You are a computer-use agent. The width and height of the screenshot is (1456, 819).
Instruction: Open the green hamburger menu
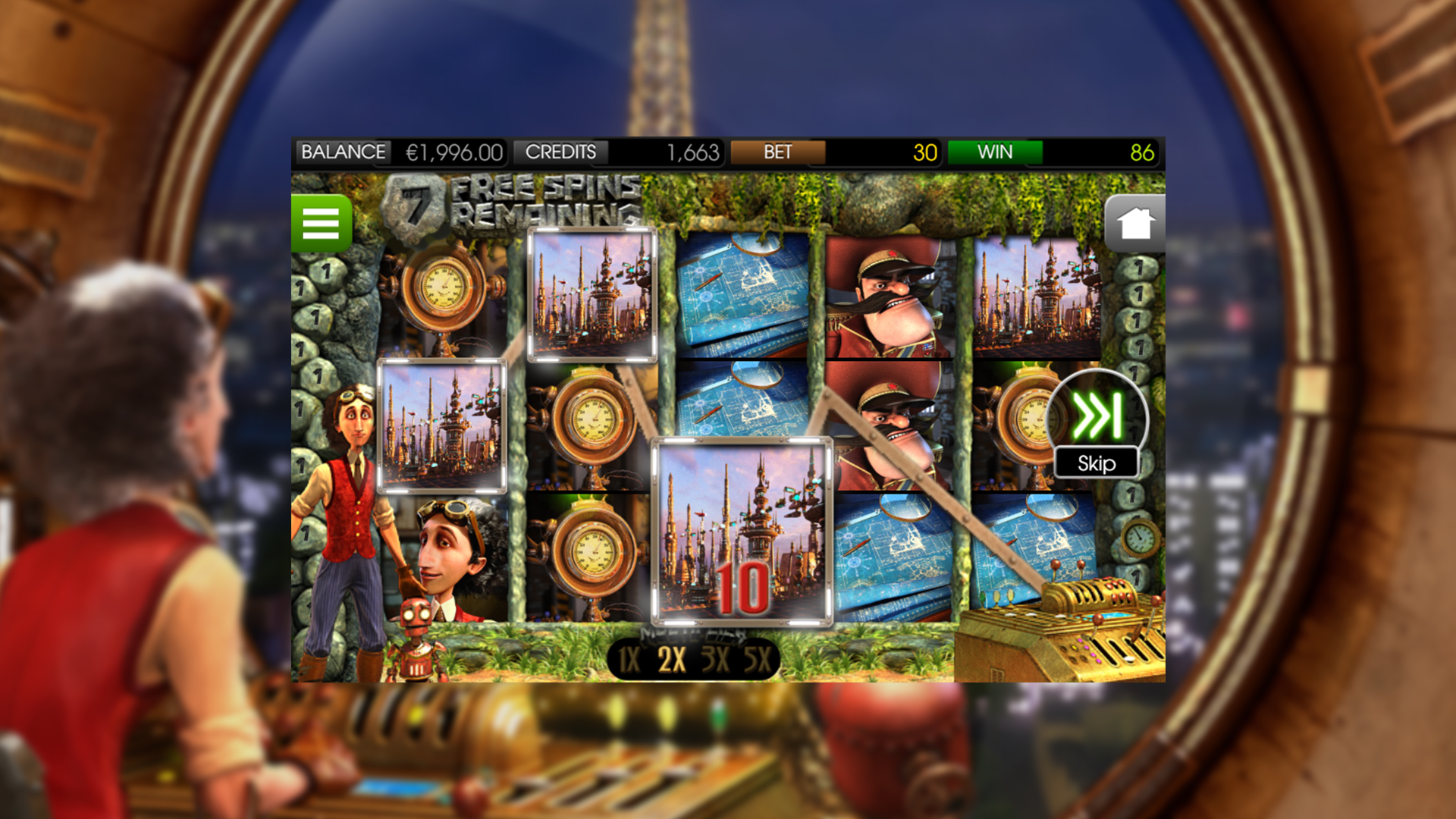click(321, 224)
